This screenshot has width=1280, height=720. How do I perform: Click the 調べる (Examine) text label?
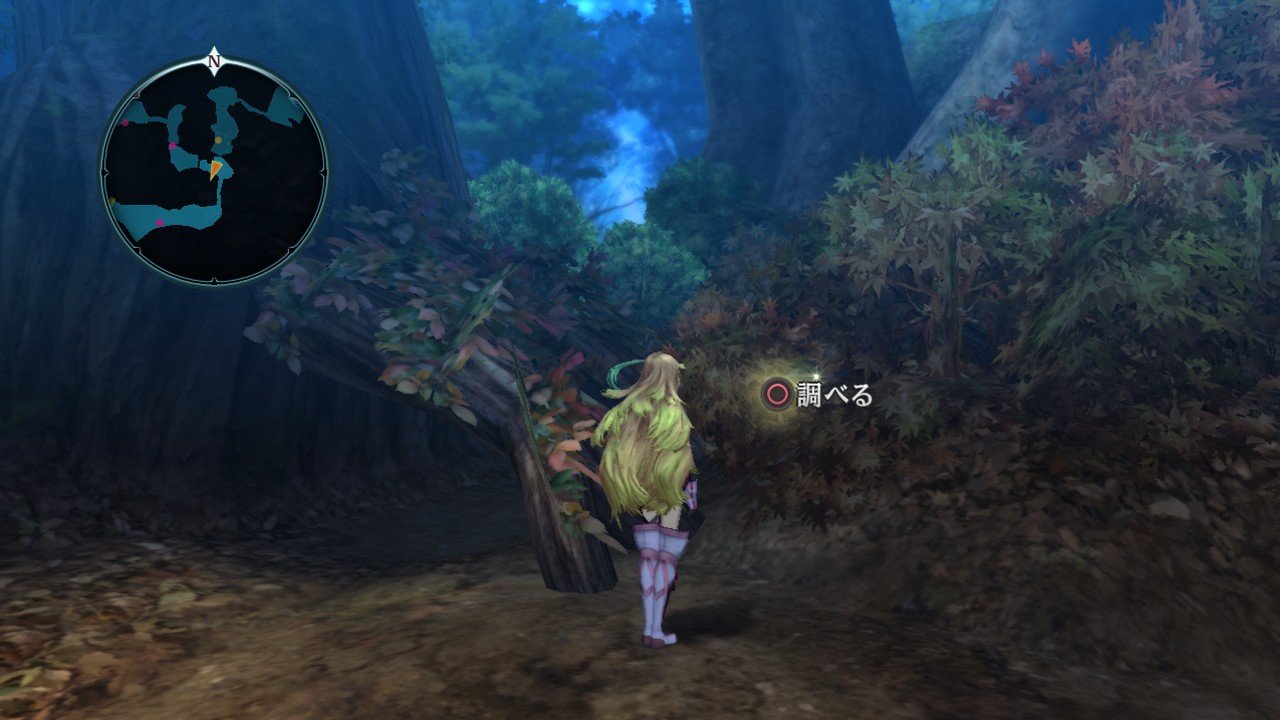836,393
